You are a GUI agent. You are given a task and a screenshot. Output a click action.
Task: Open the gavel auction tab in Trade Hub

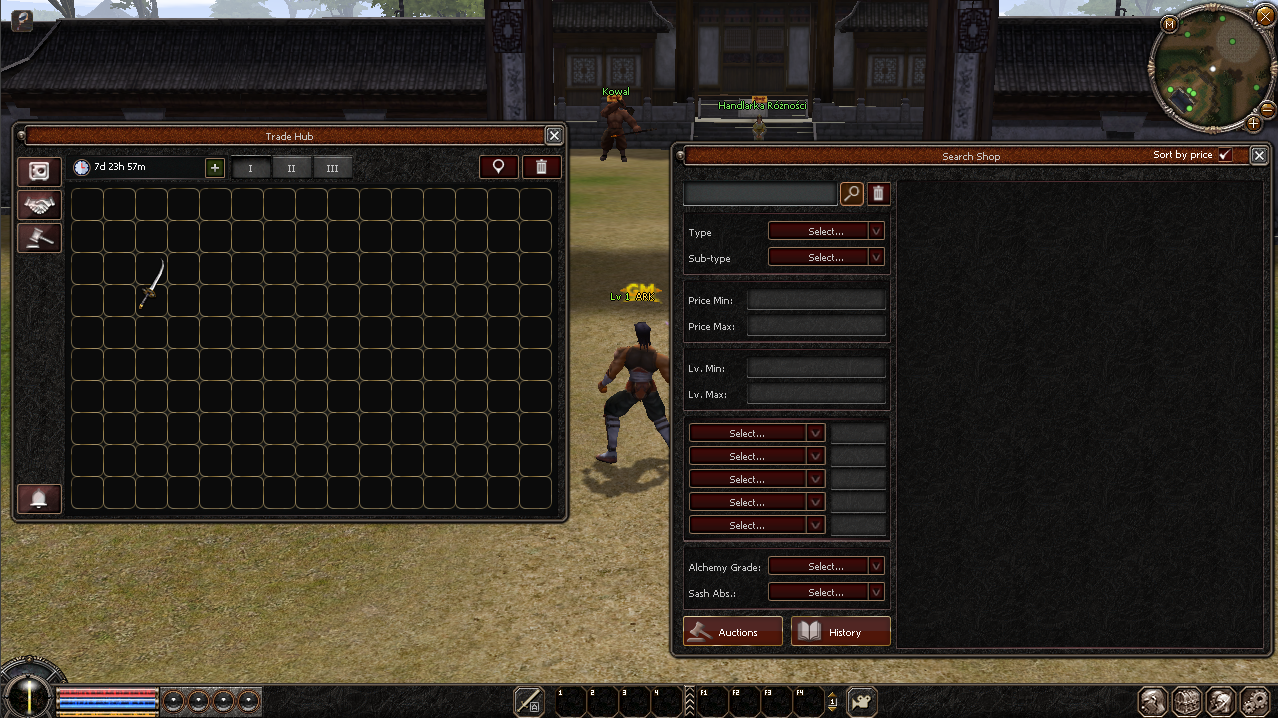click(39, 238)
